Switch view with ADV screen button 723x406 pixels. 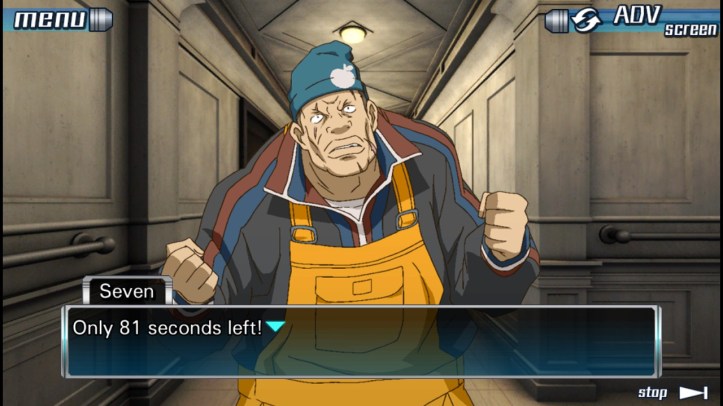coord(635,19)
